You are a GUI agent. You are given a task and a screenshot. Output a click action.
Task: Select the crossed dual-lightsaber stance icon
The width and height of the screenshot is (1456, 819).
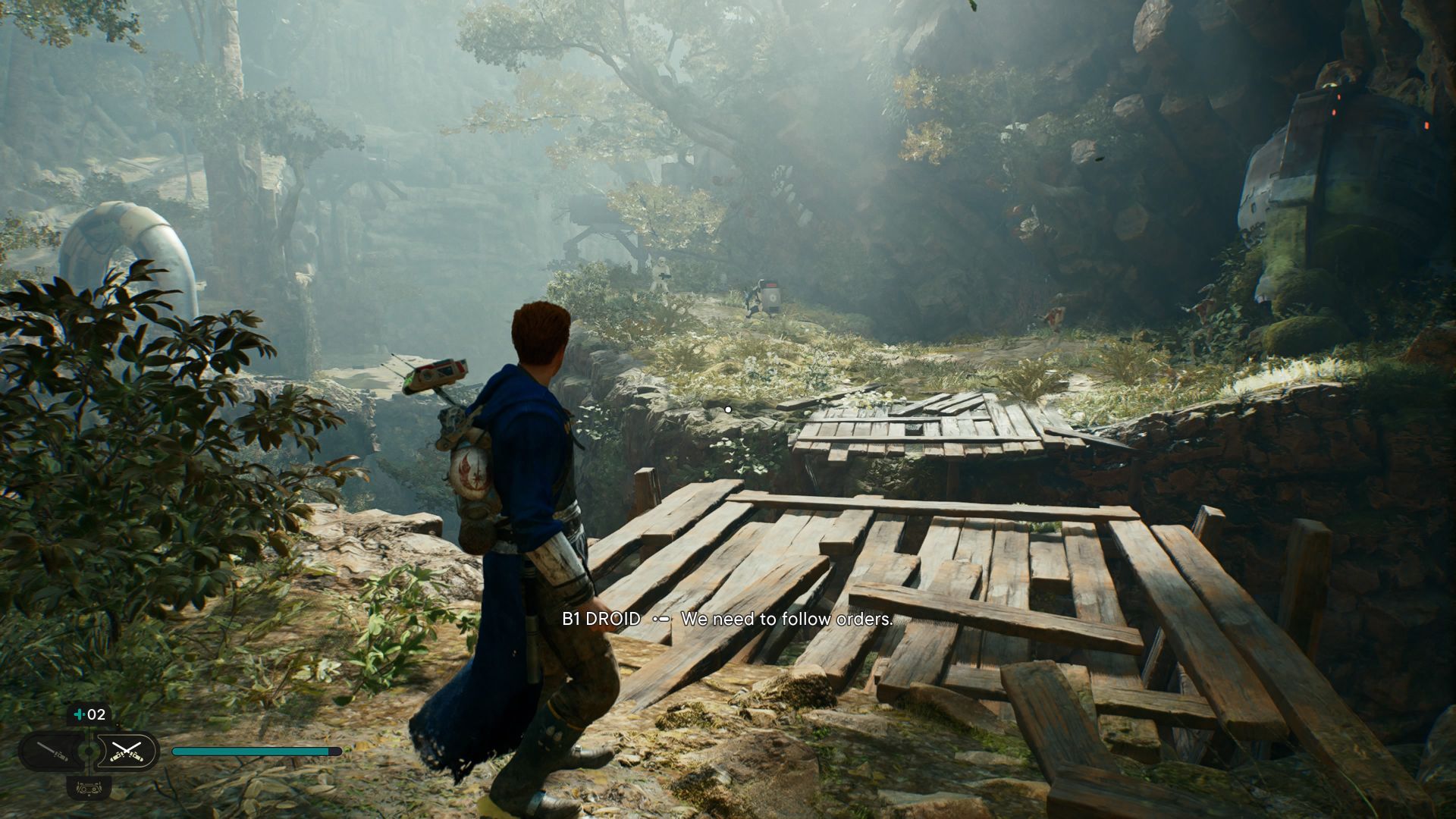click(127, 752)
